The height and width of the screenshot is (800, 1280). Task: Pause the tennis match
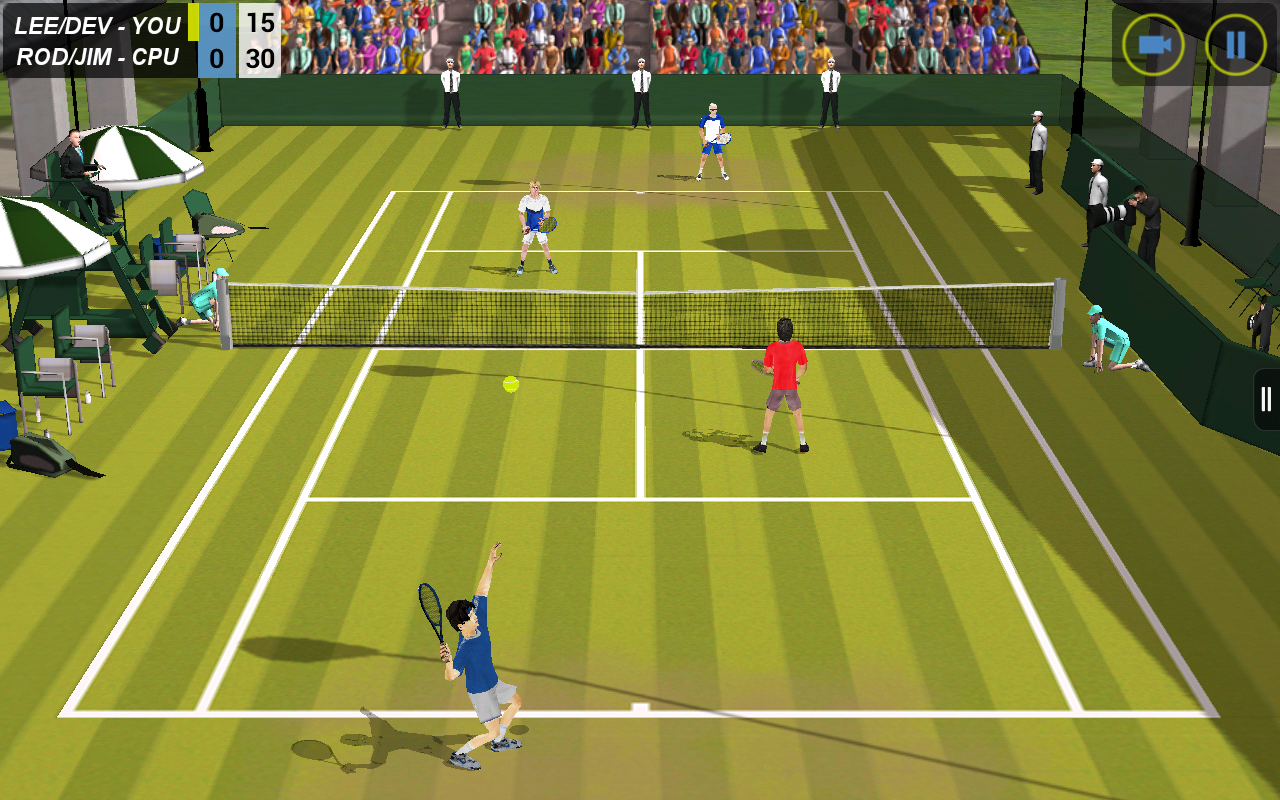(x=1235, y=45)
